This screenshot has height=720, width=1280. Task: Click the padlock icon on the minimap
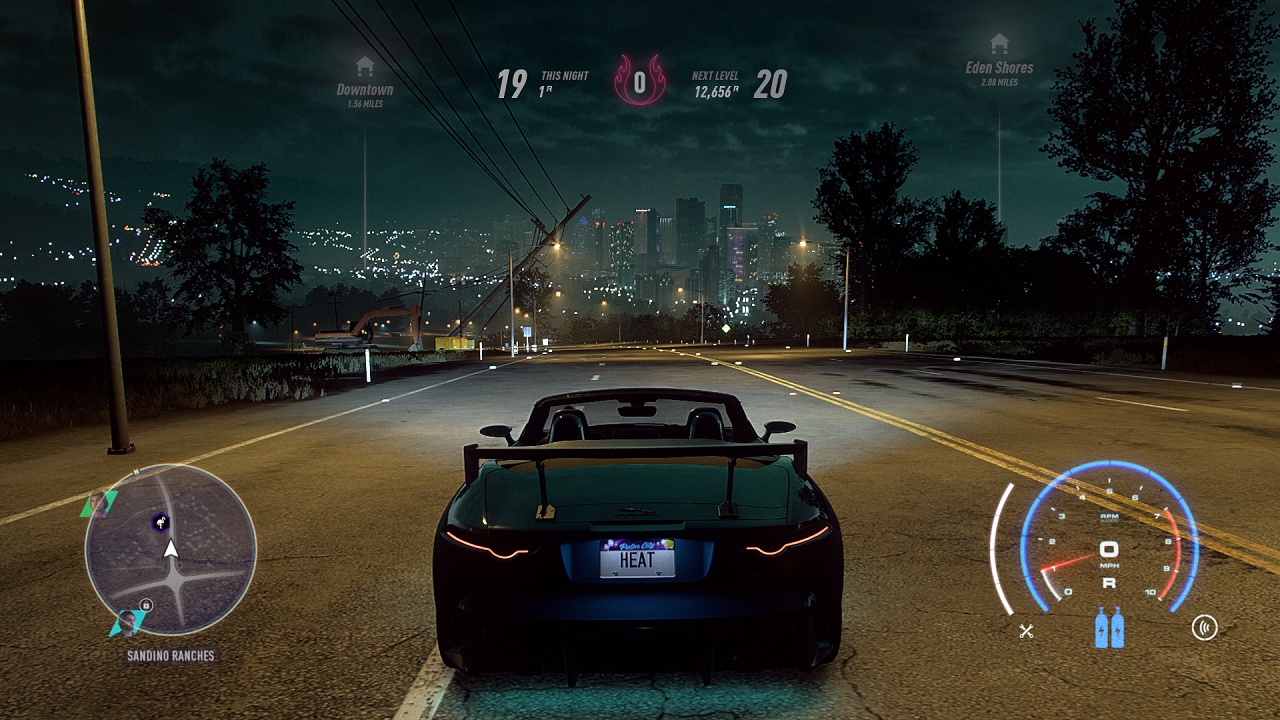(146, 605)
